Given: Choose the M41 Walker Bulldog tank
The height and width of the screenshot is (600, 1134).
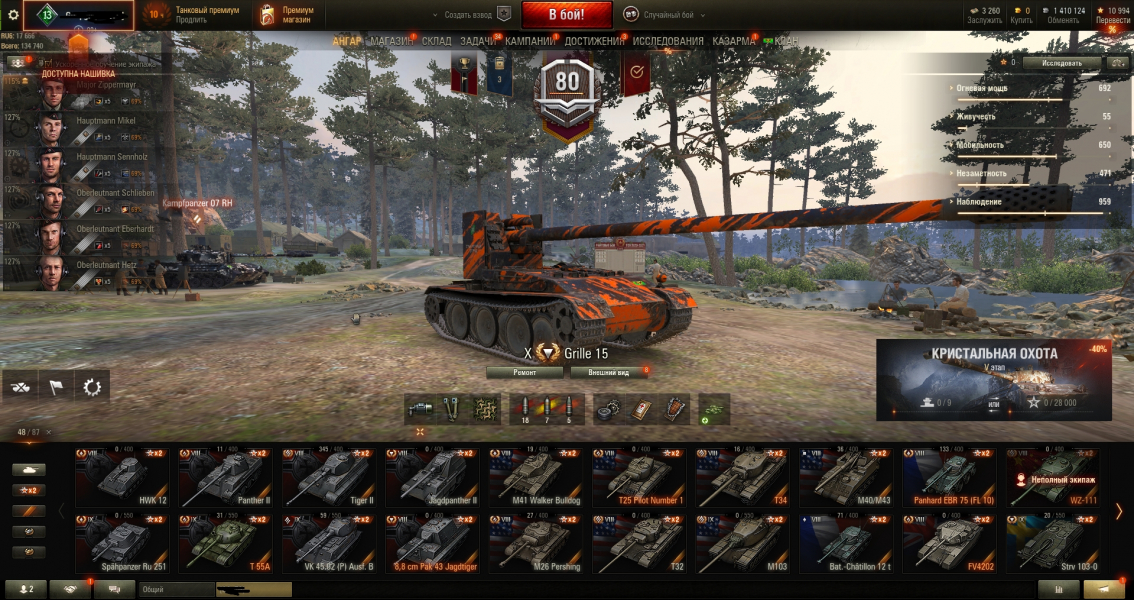Looking at the screenshot, I should 535,476.
